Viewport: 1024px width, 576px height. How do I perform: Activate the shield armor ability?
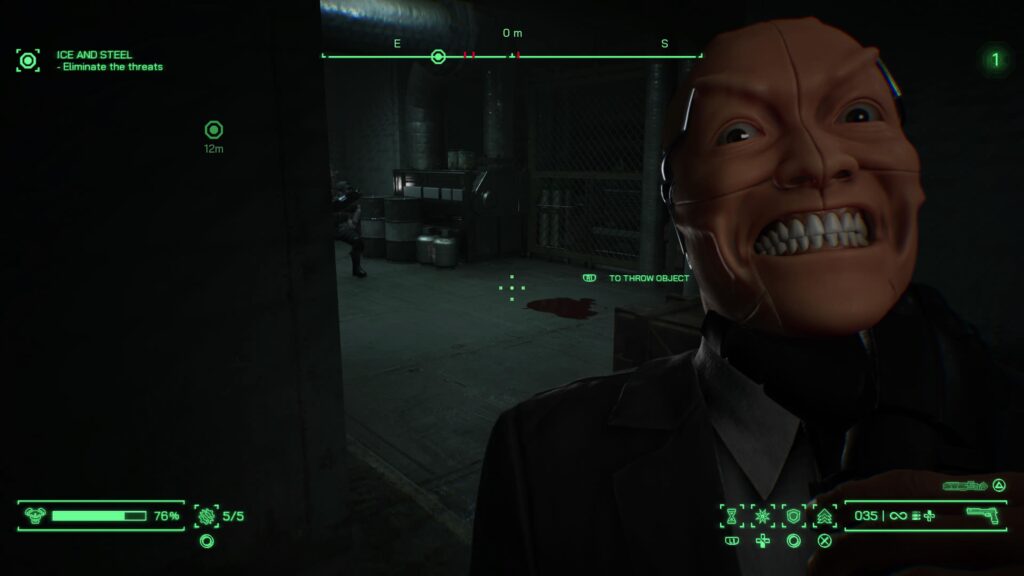793,516
